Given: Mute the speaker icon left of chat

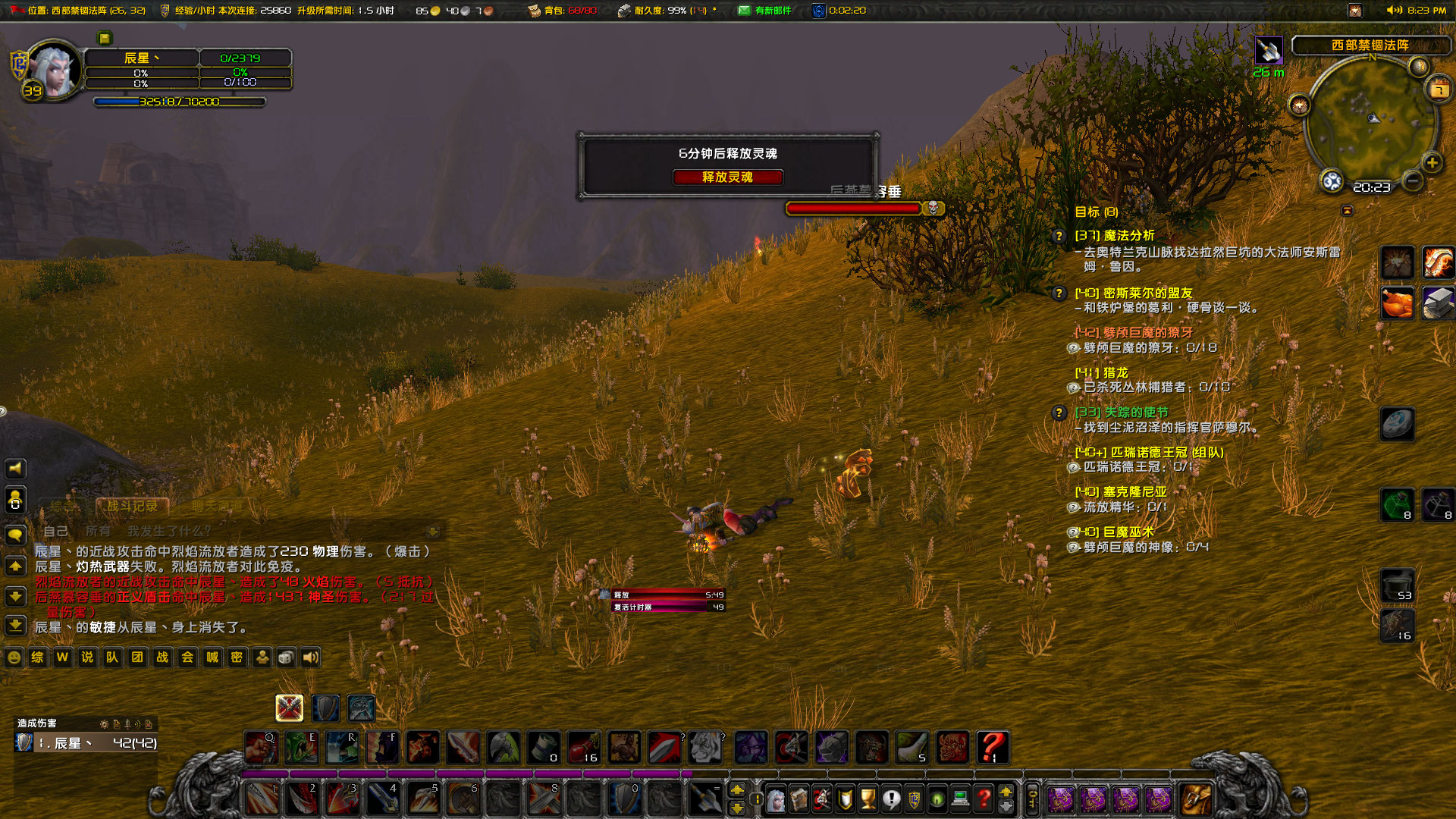Looking at the screenshot, I should pos(15,469).
